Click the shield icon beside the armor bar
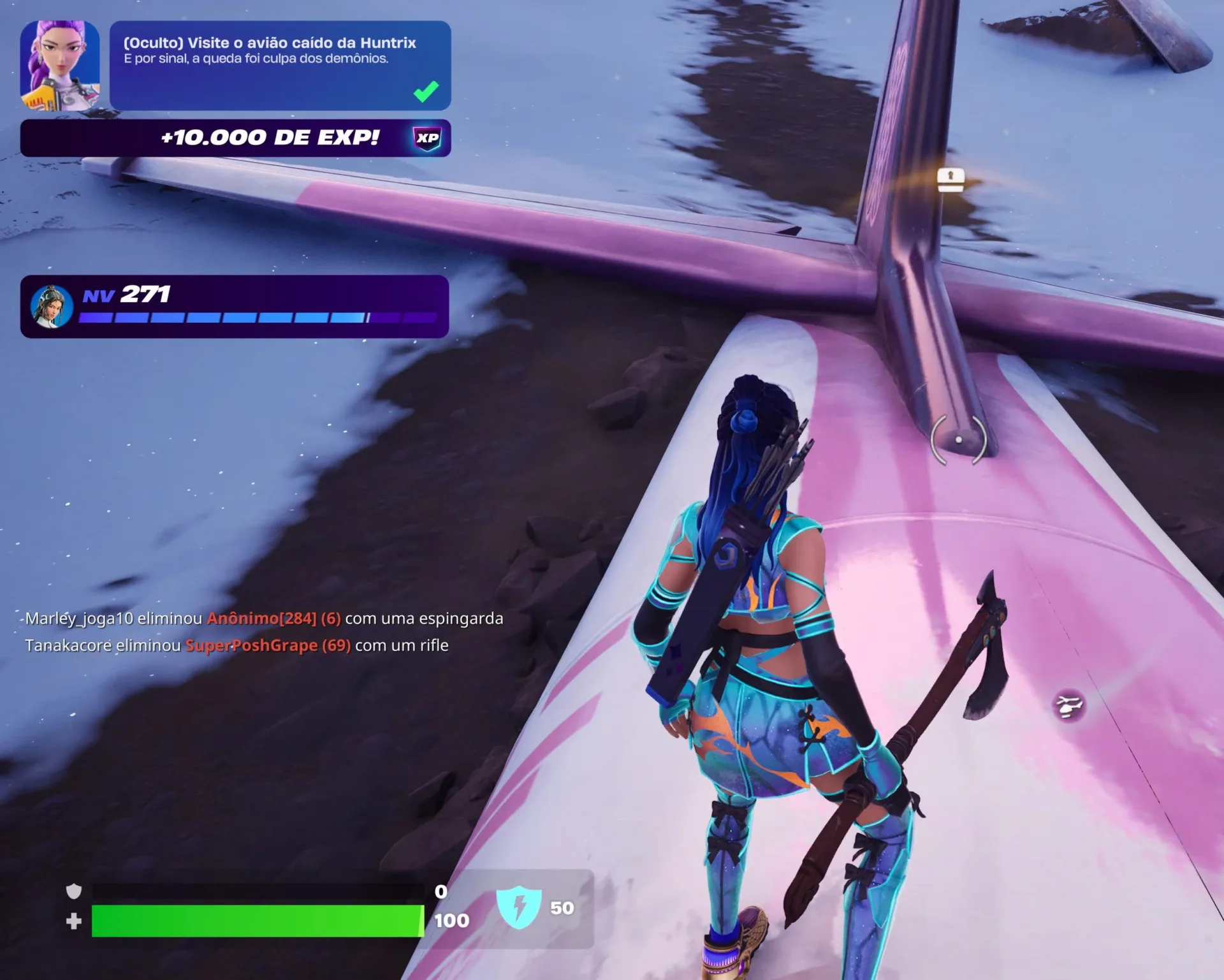This screenshot has height=980, width=1224. tap(73, 891)
